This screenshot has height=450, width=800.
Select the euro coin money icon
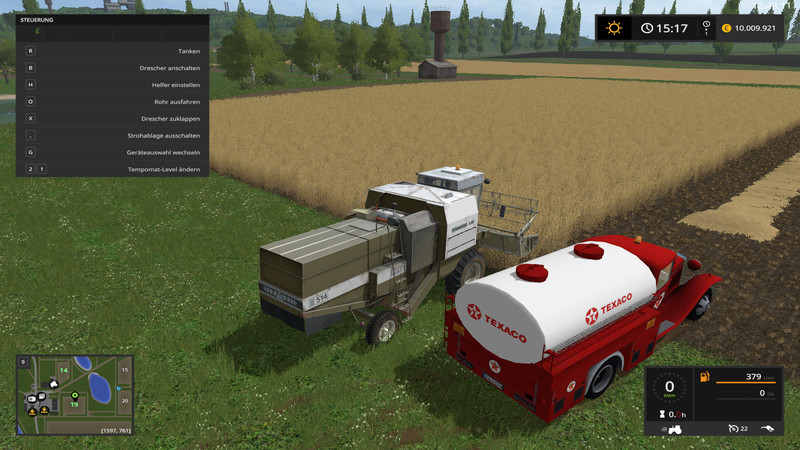[726, 28]
